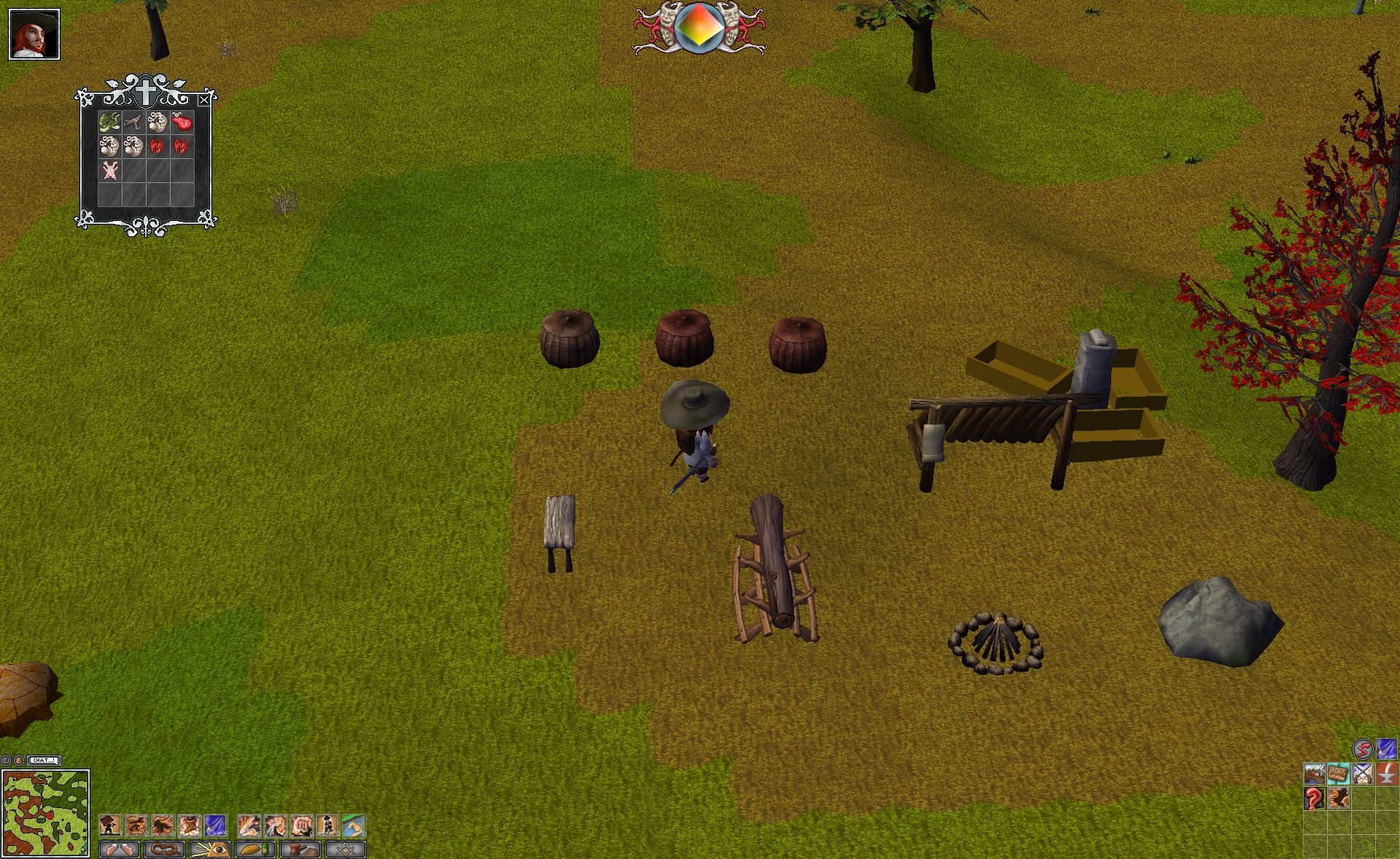Pick the green leafy item in inventory
The image size is (1400, 859).
[109, 123]
